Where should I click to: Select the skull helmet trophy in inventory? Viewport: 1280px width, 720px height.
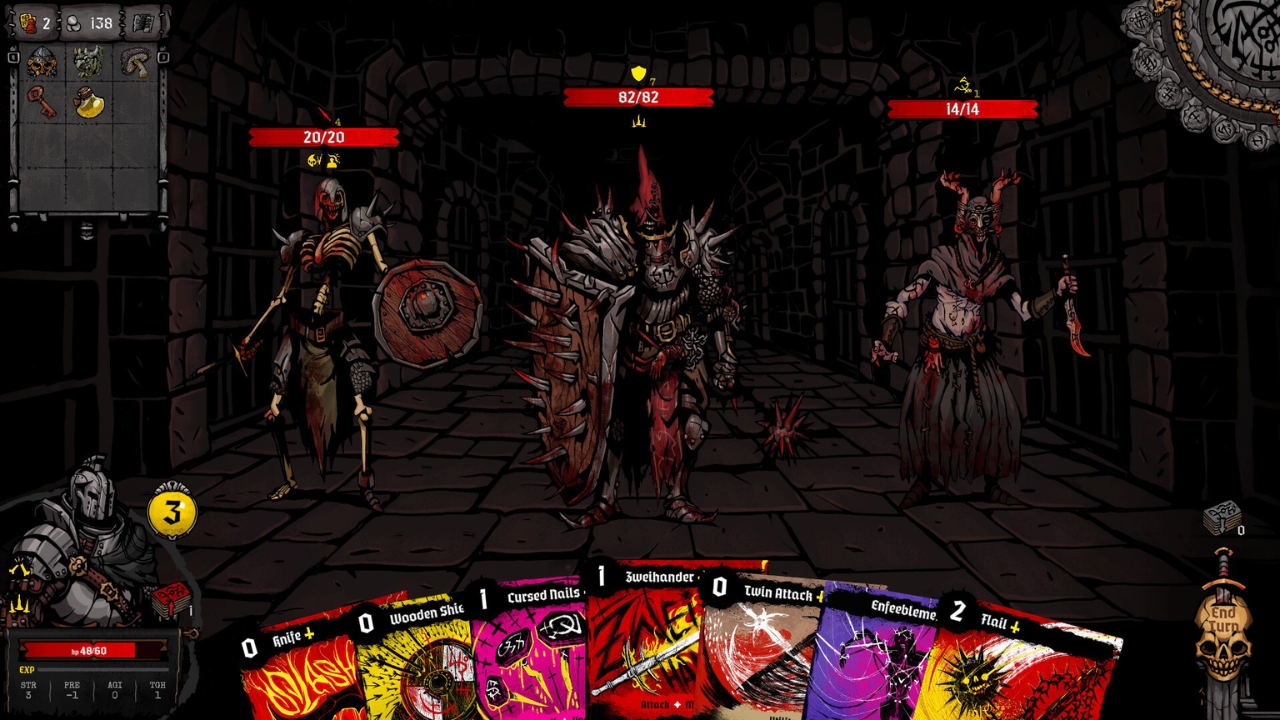pyautogui.click(x=40, y=62)
